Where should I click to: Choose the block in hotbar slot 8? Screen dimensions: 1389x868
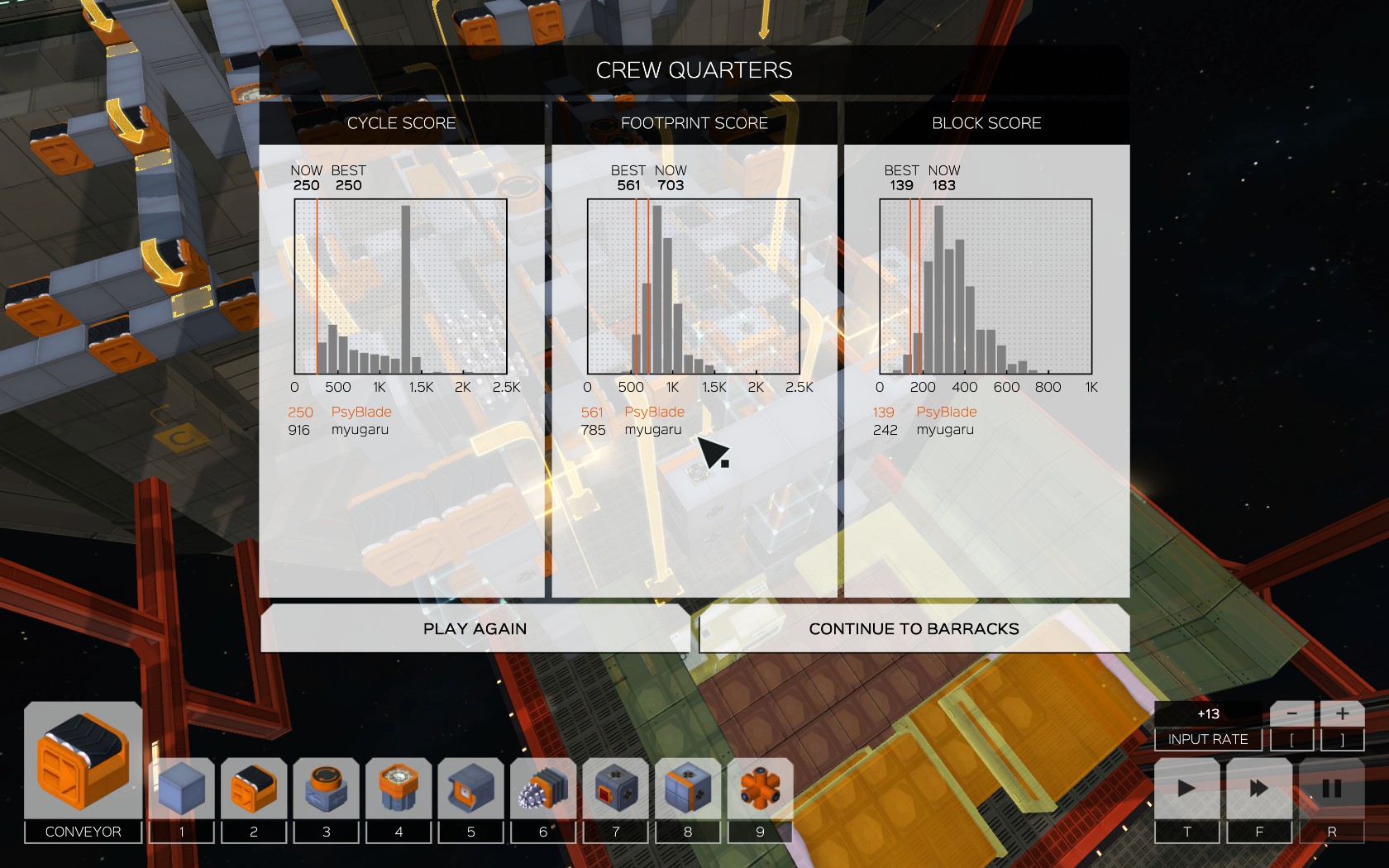click(688, 788)
